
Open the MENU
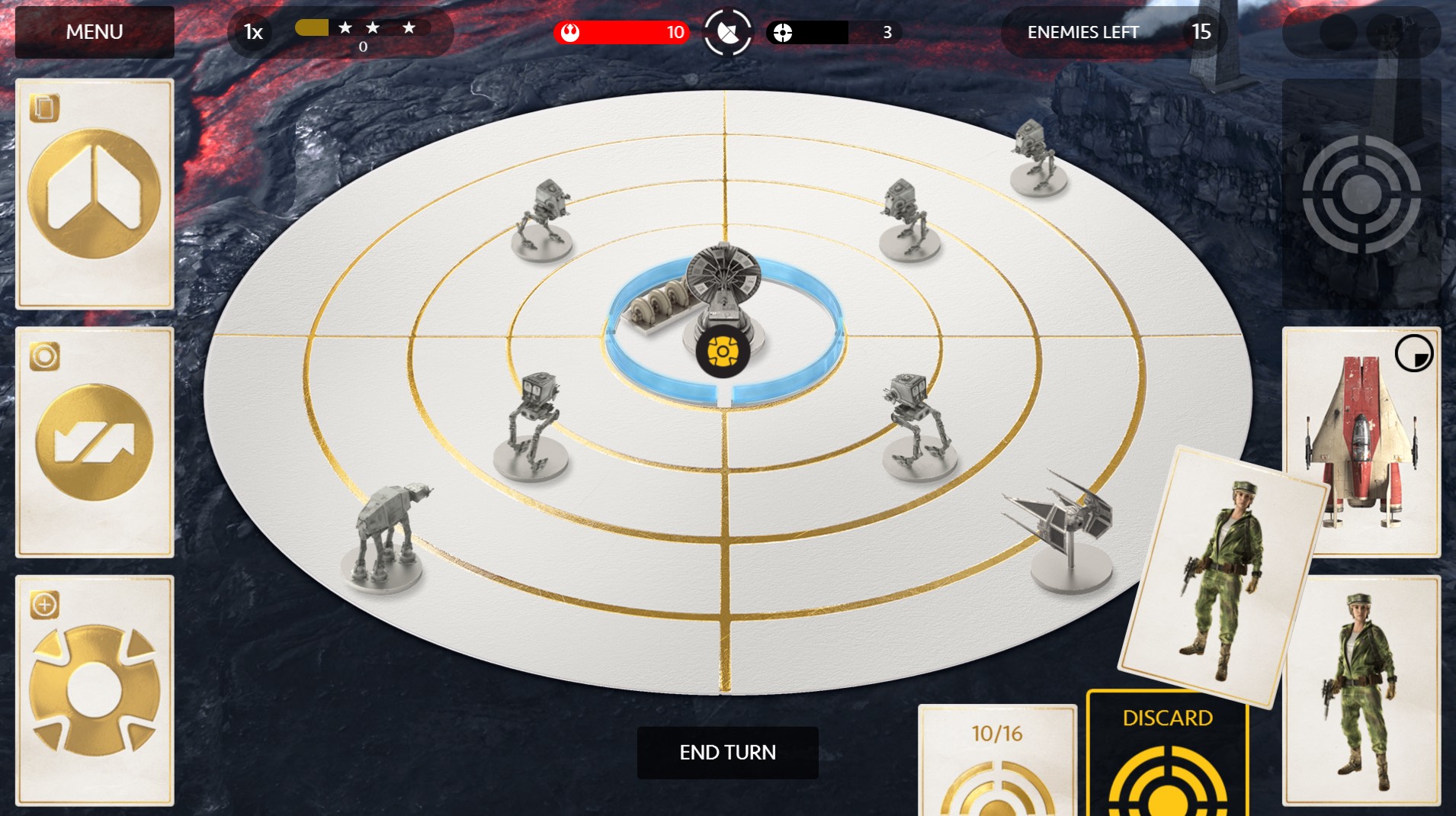tap(95, 32)
